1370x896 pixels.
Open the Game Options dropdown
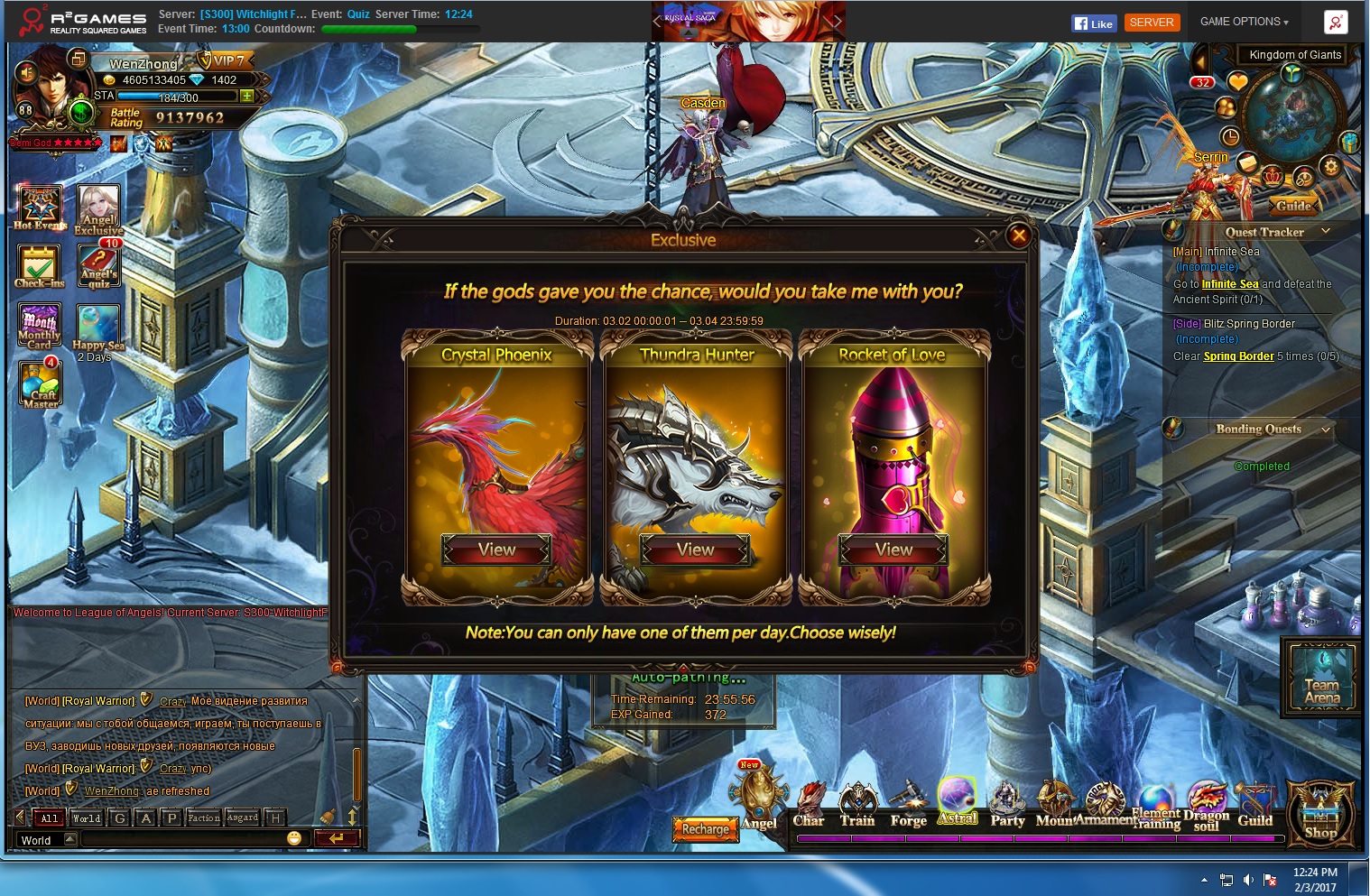pos(1244,22)
